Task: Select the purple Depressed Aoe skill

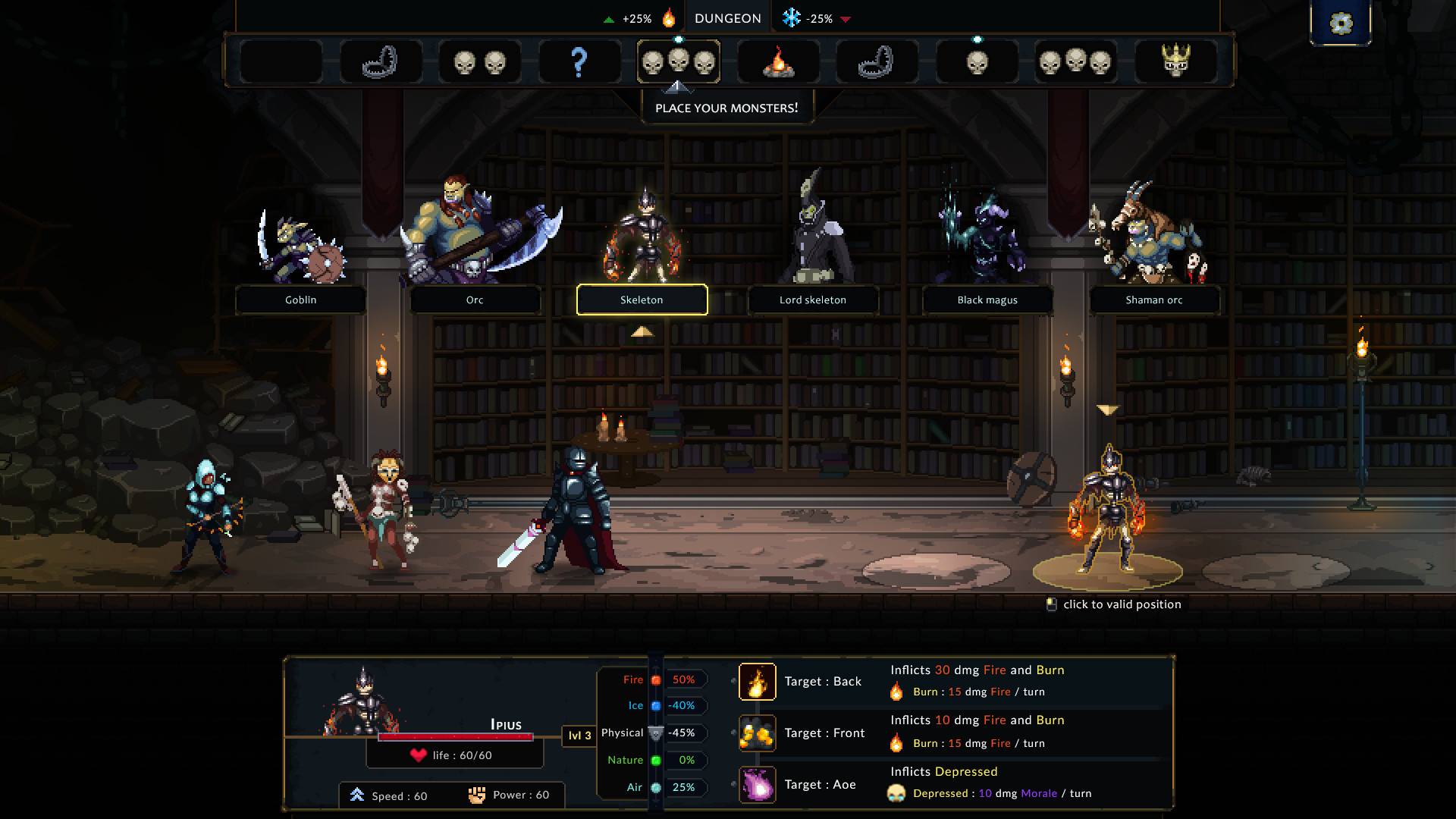Action: click(757, 784)
